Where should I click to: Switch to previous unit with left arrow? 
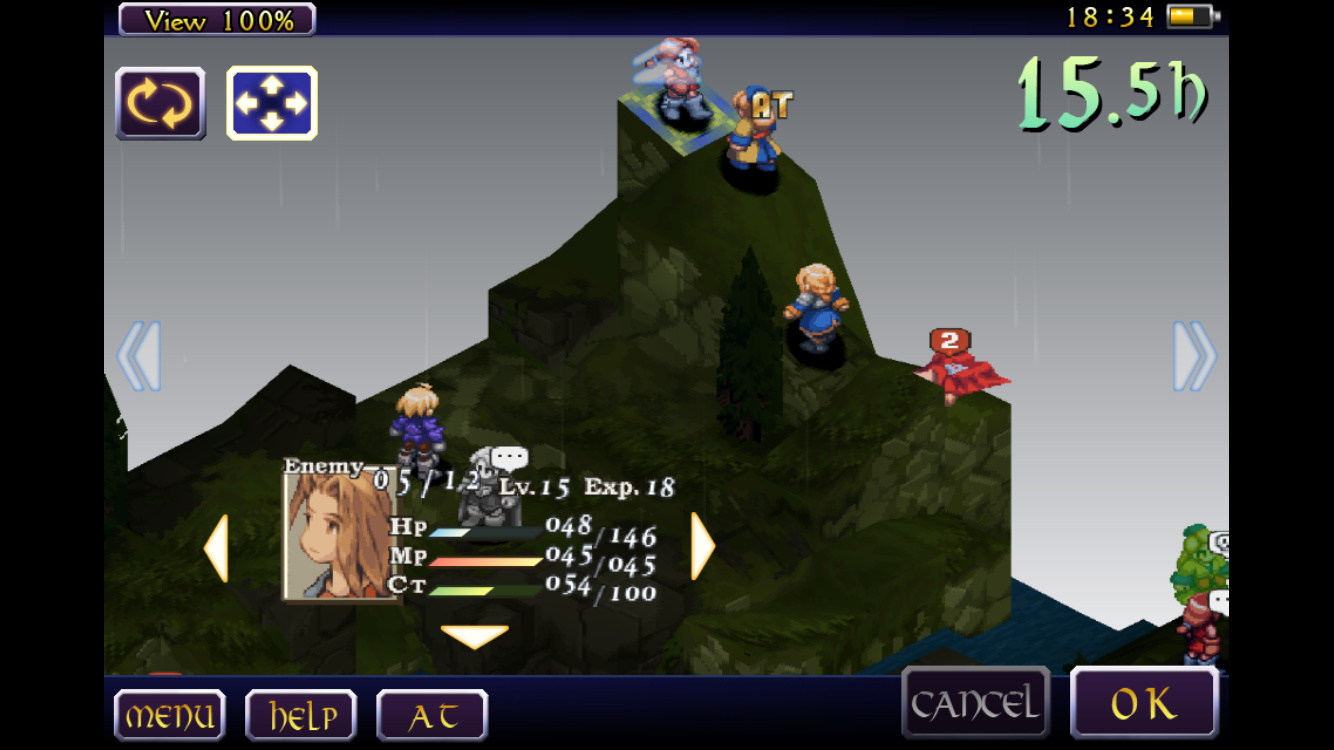[216, 547]
